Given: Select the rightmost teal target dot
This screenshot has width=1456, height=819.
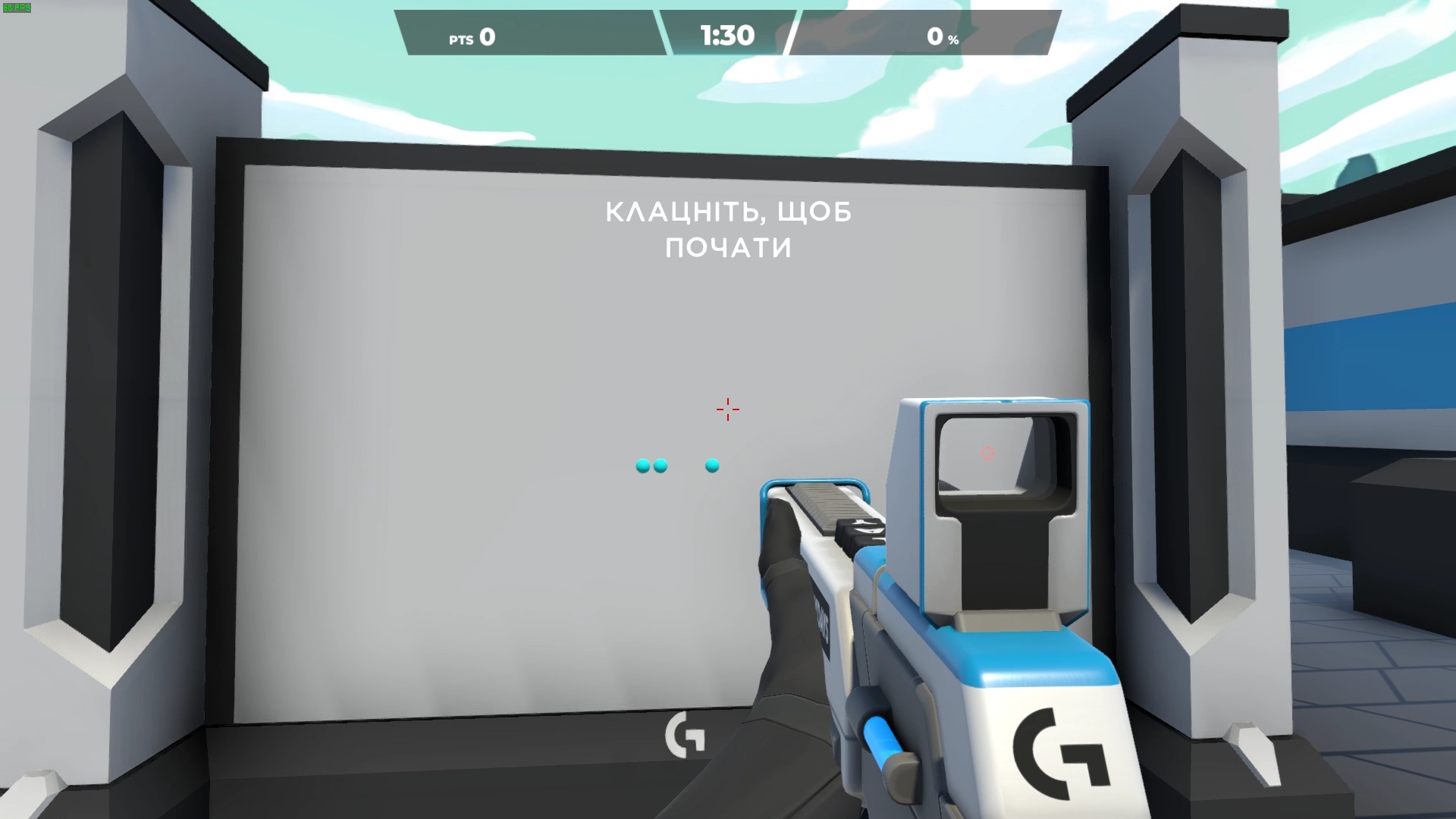Looking at the screenshot, I should click(711, 466).
